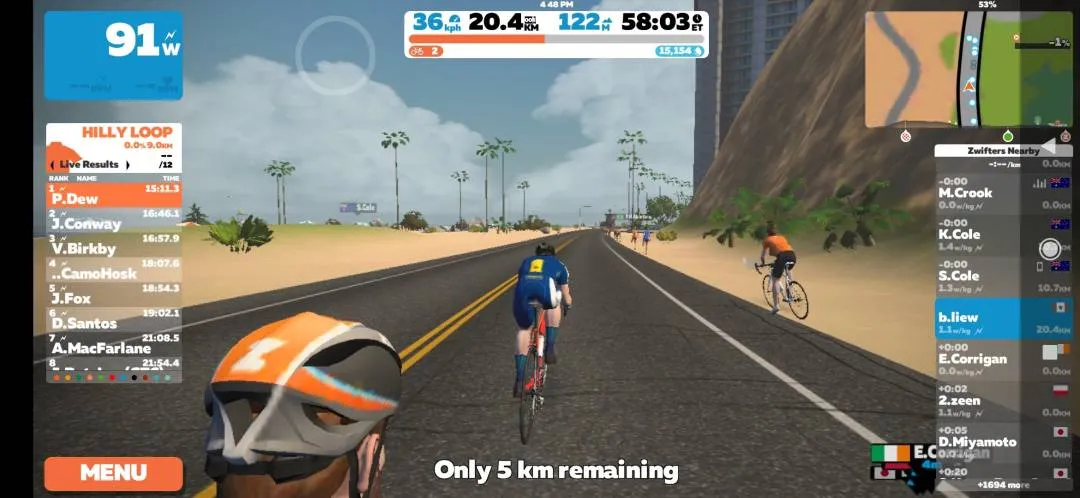Choose V.Birkby in the leaderboard
1080x498 pixels.
[x=114, y=244]
